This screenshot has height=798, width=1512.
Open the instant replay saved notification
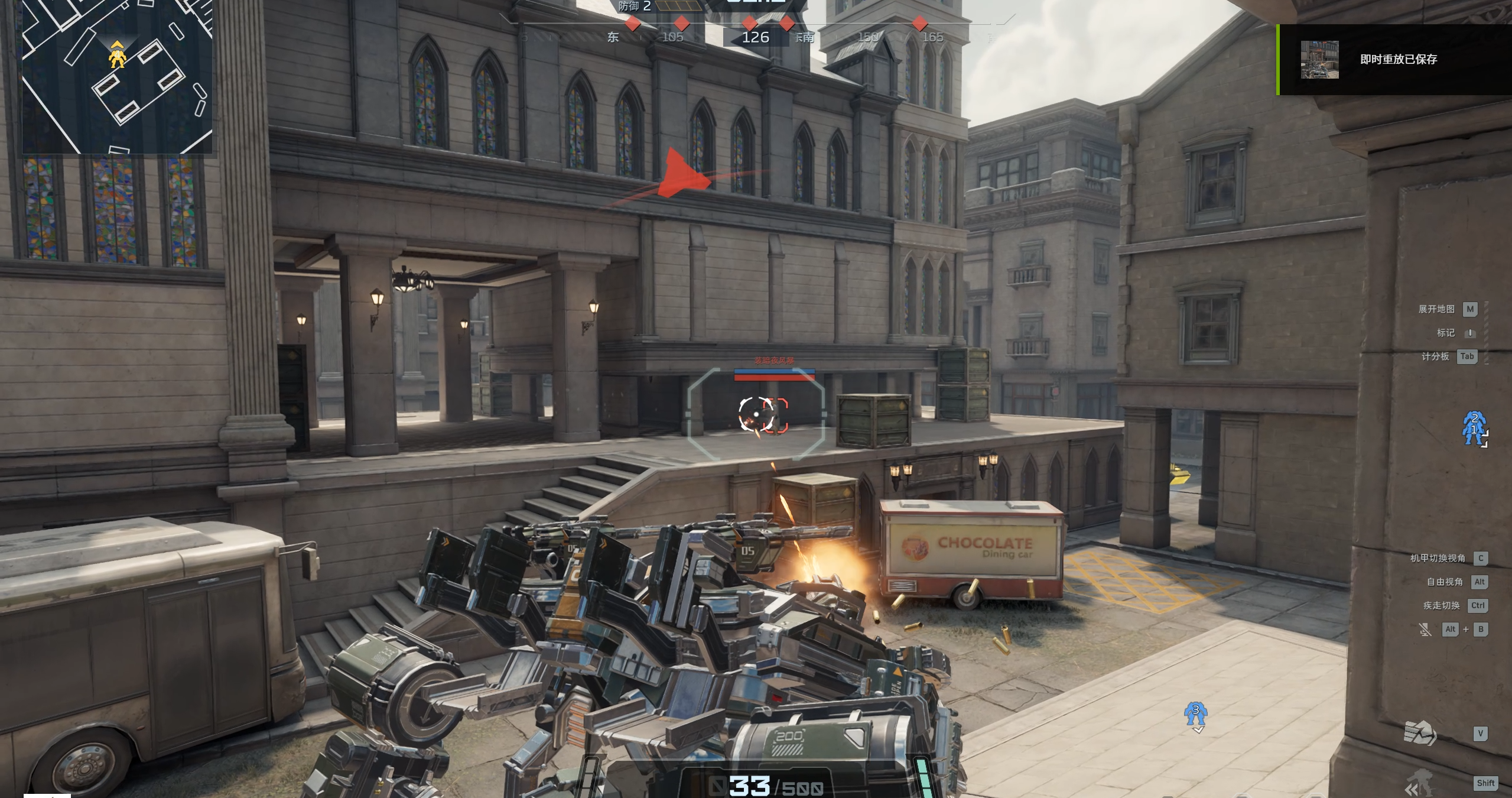[1397, 59]
